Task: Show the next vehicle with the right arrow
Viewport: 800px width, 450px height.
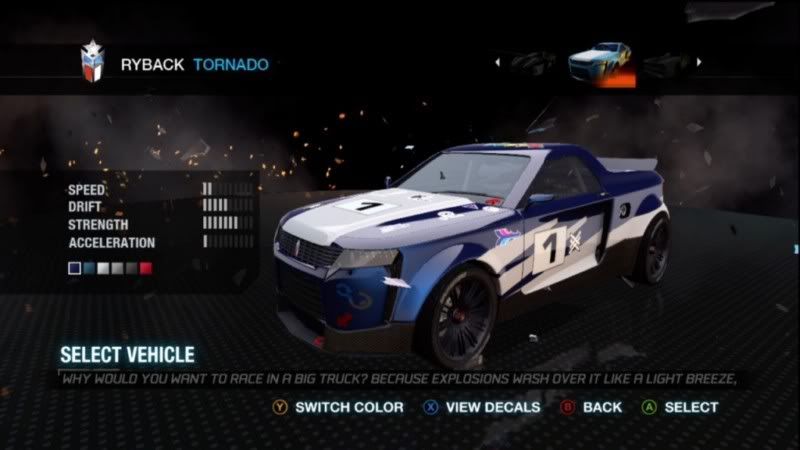Action: [x=699, y=62]
